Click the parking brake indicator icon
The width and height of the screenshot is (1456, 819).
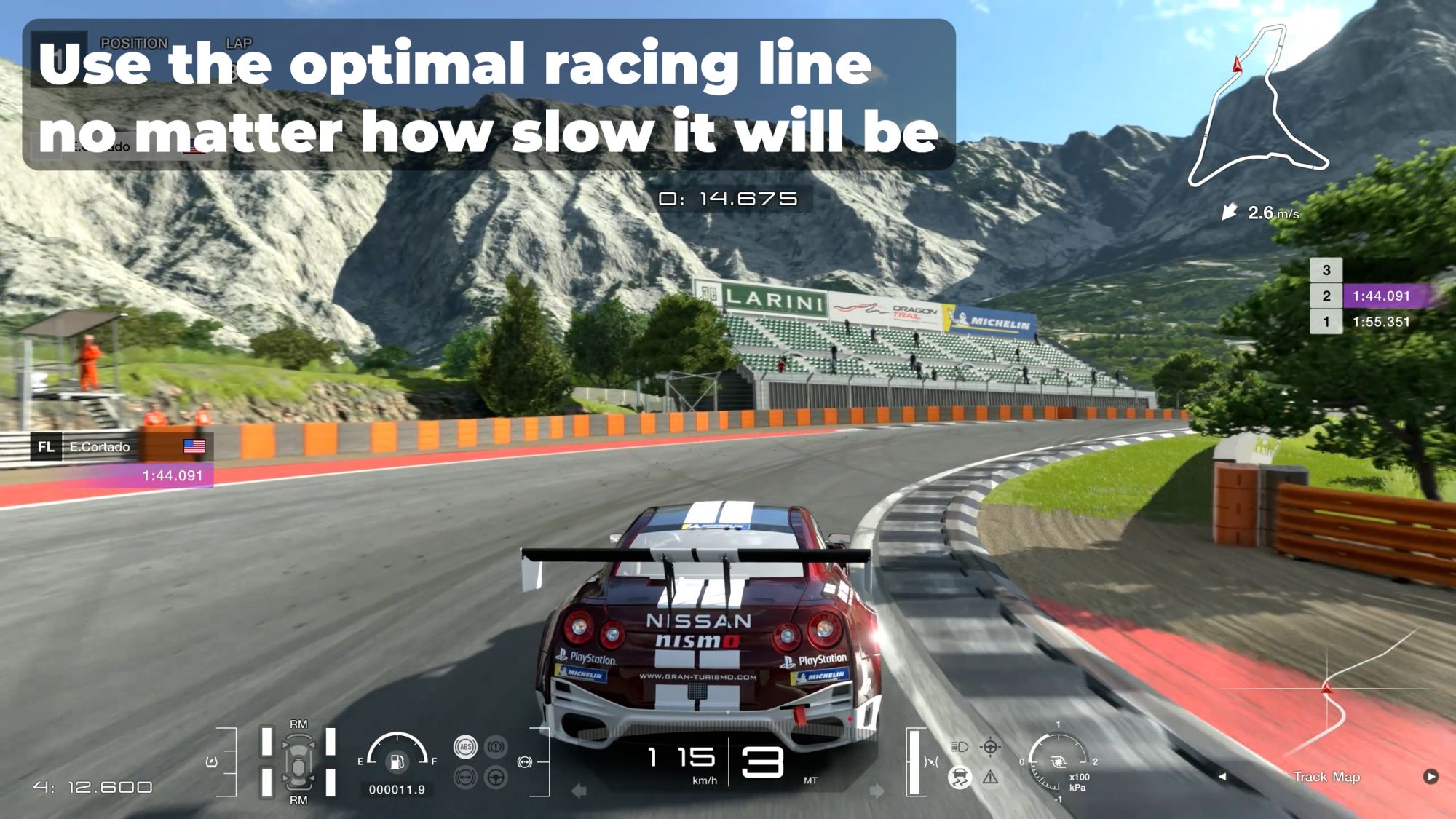(x=465, y=778)
